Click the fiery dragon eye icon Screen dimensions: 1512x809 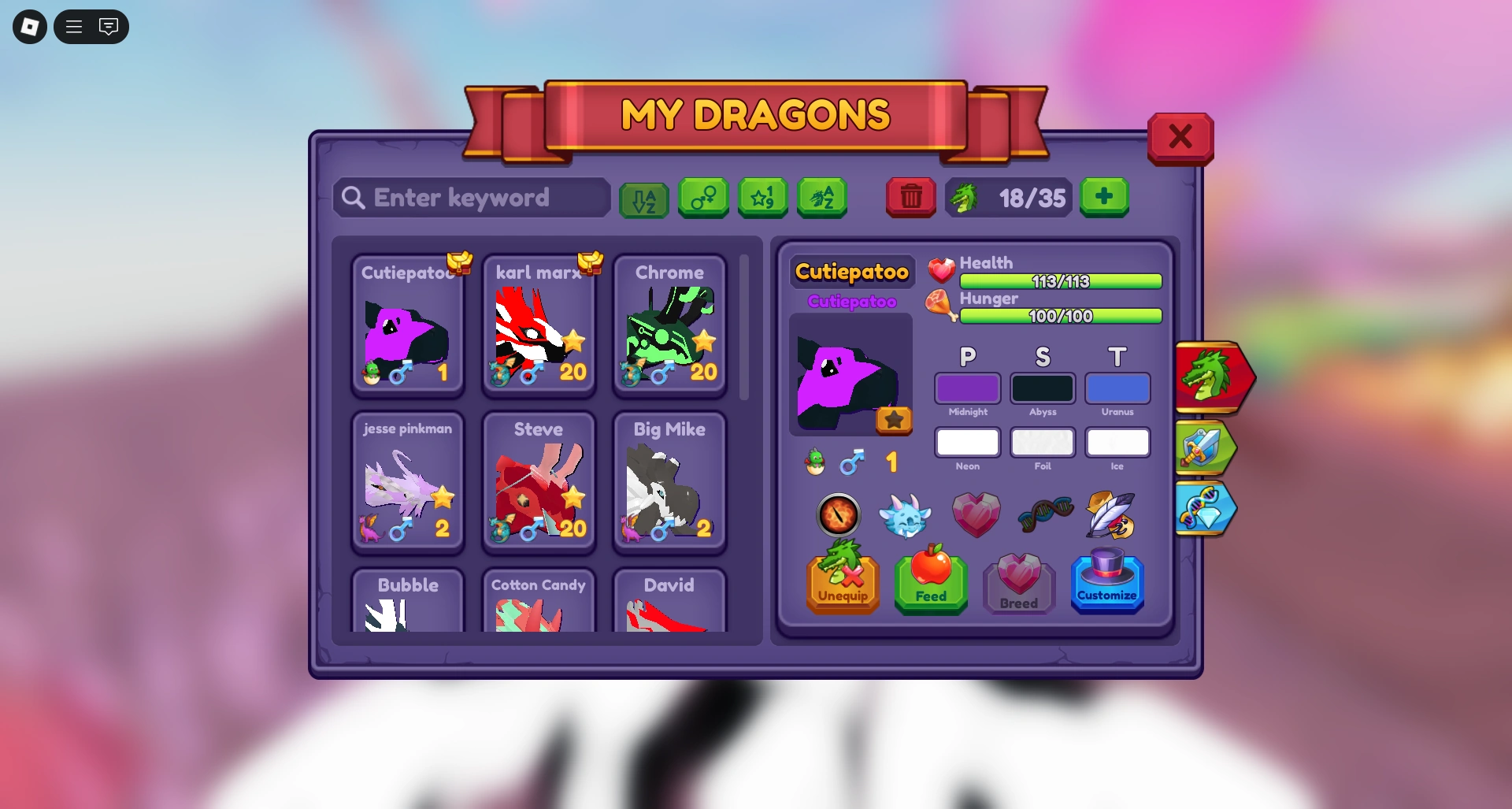tap(840, 516)
